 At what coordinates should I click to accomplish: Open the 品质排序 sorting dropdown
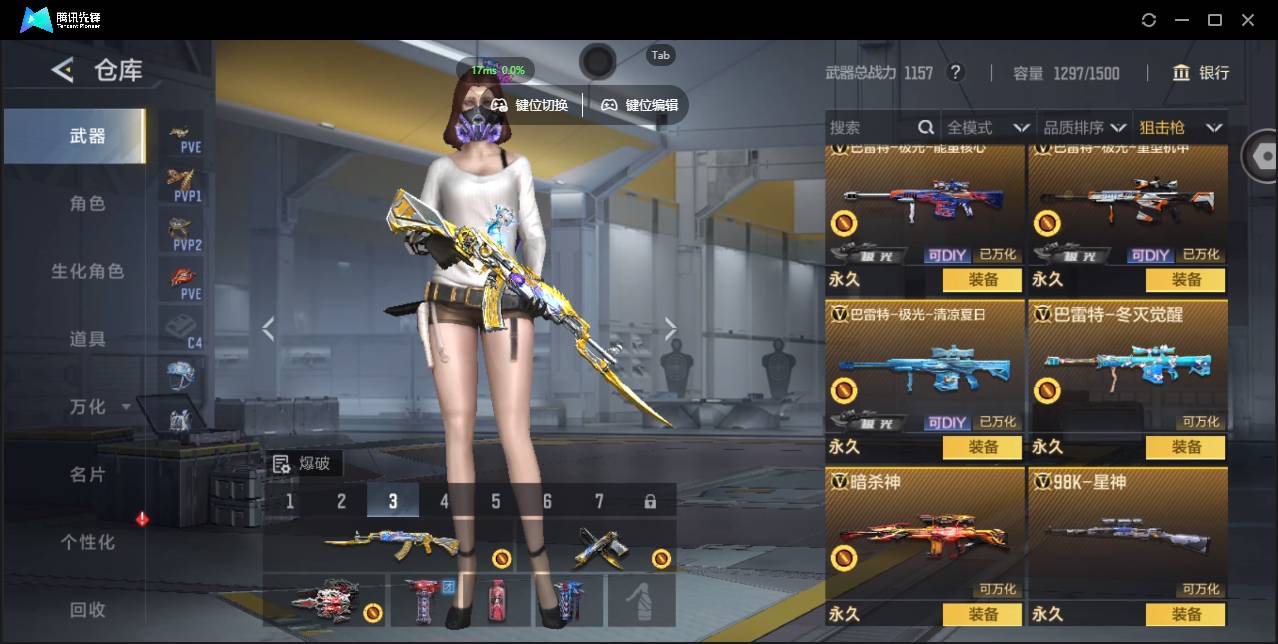point(1084,128)
